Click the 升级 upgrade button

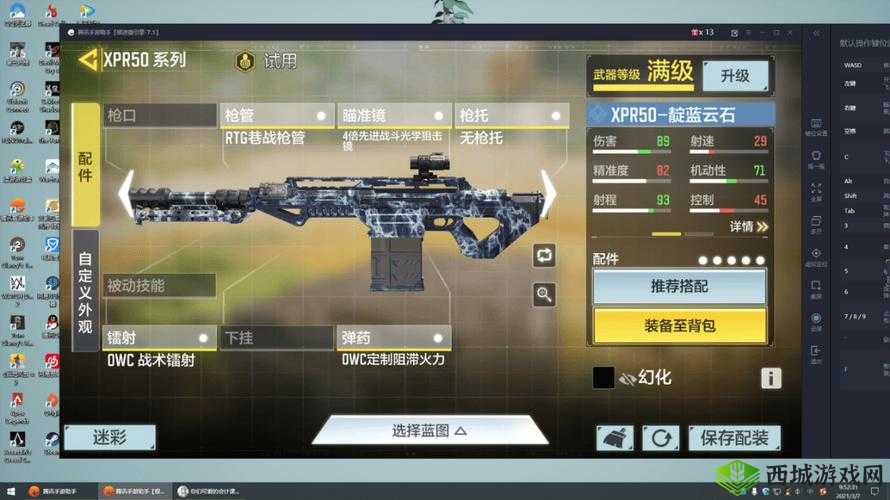(735, 75)
